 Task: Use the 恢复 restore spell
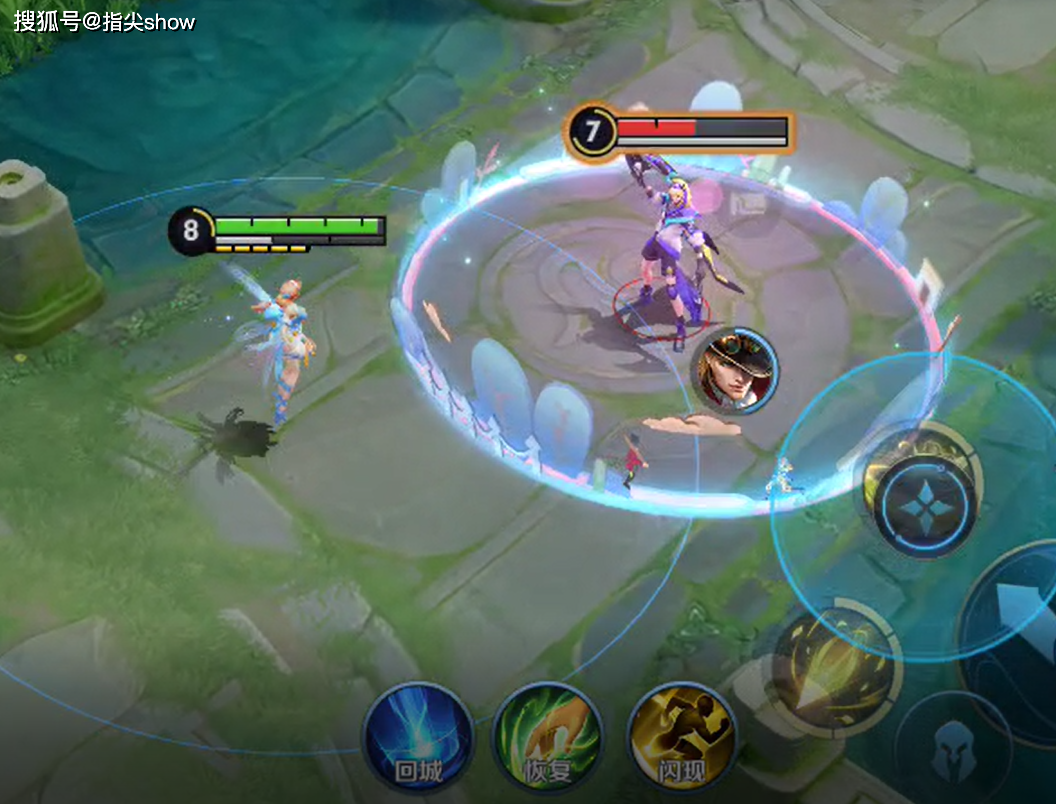pos(547,739)
